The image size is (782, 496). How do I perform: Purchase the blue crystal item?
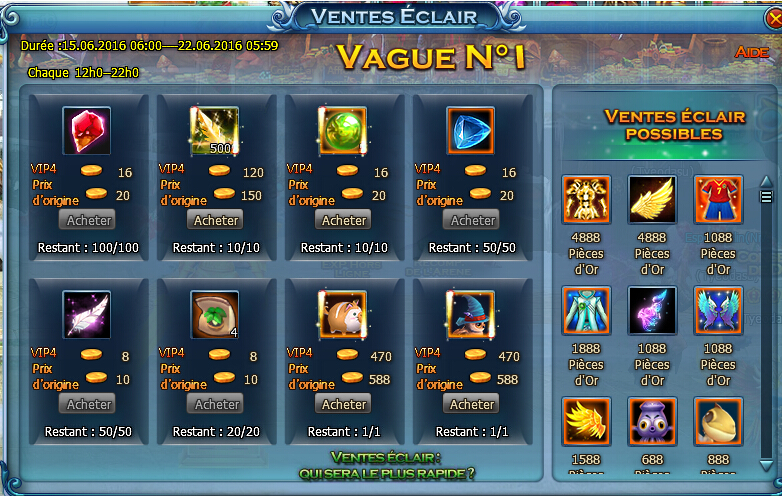pyautogui.click(x=472, y=220)
